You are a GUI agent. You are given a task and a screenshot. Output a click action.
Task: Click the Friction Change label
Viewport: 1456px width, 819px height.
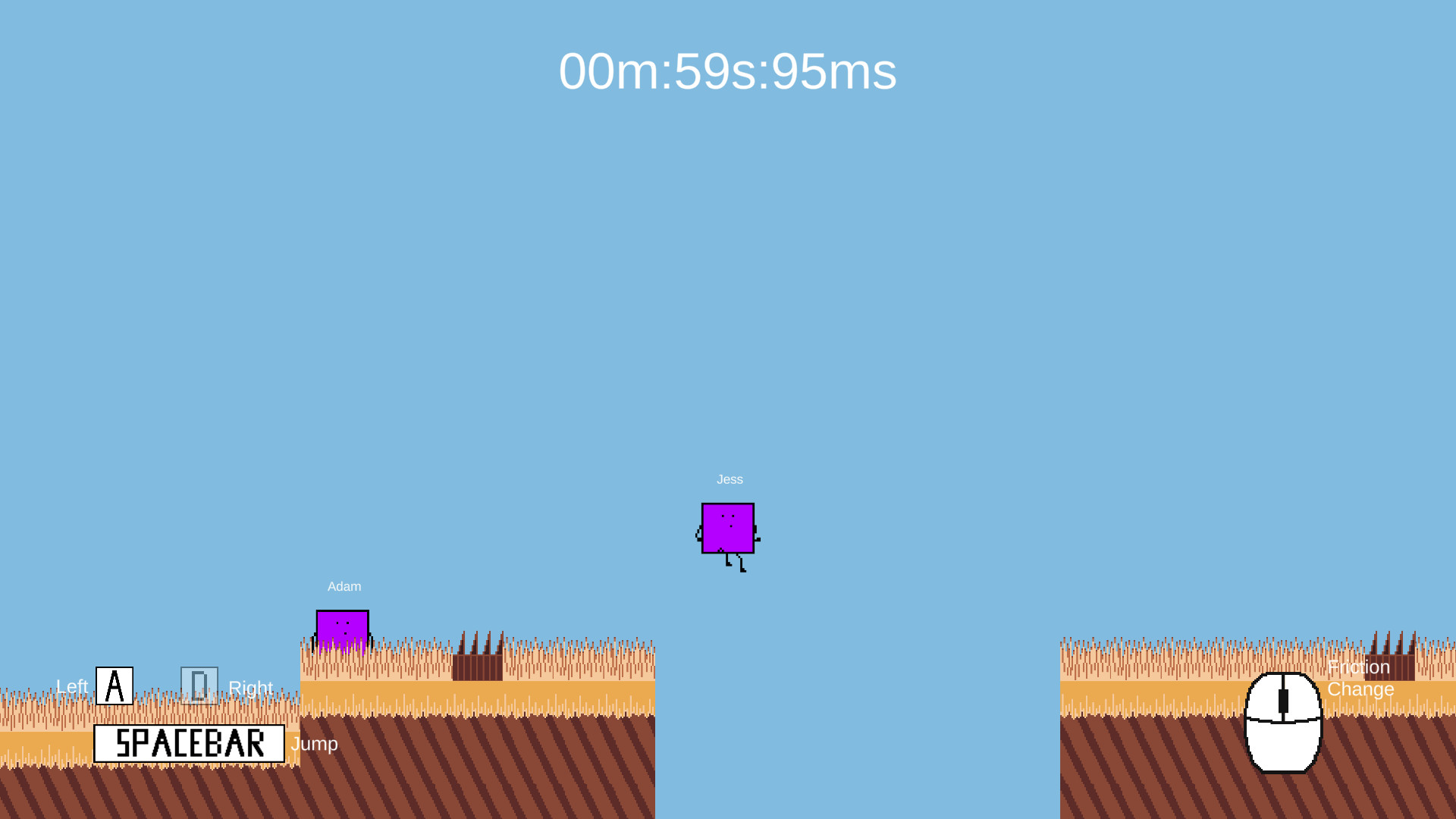[x=1360, y=678]
